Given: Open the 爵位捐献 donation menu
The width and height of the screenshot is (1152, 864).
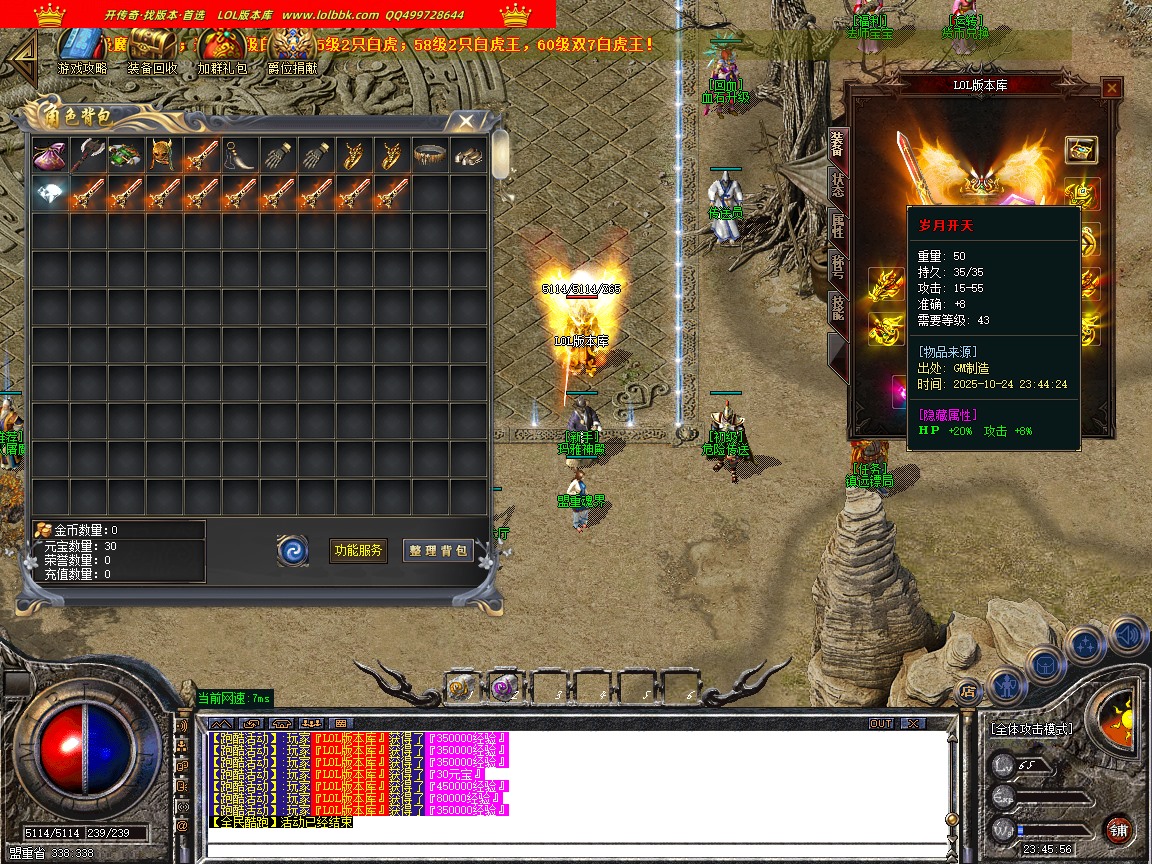Looking at the screenshot, I should [292, 46].
